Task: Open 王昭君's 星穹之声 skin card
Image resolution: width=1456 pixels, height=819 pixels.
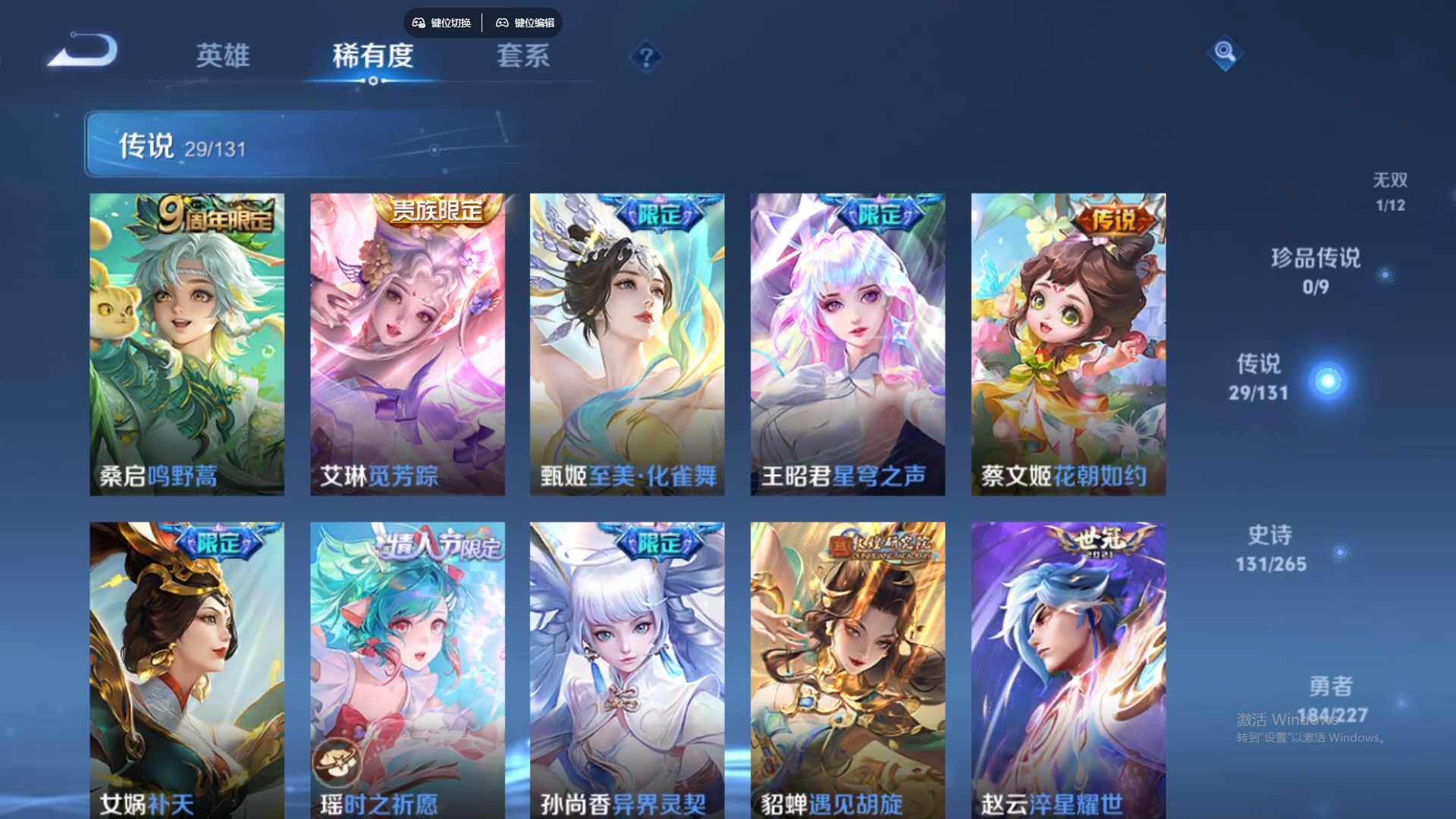Action: 847,341
